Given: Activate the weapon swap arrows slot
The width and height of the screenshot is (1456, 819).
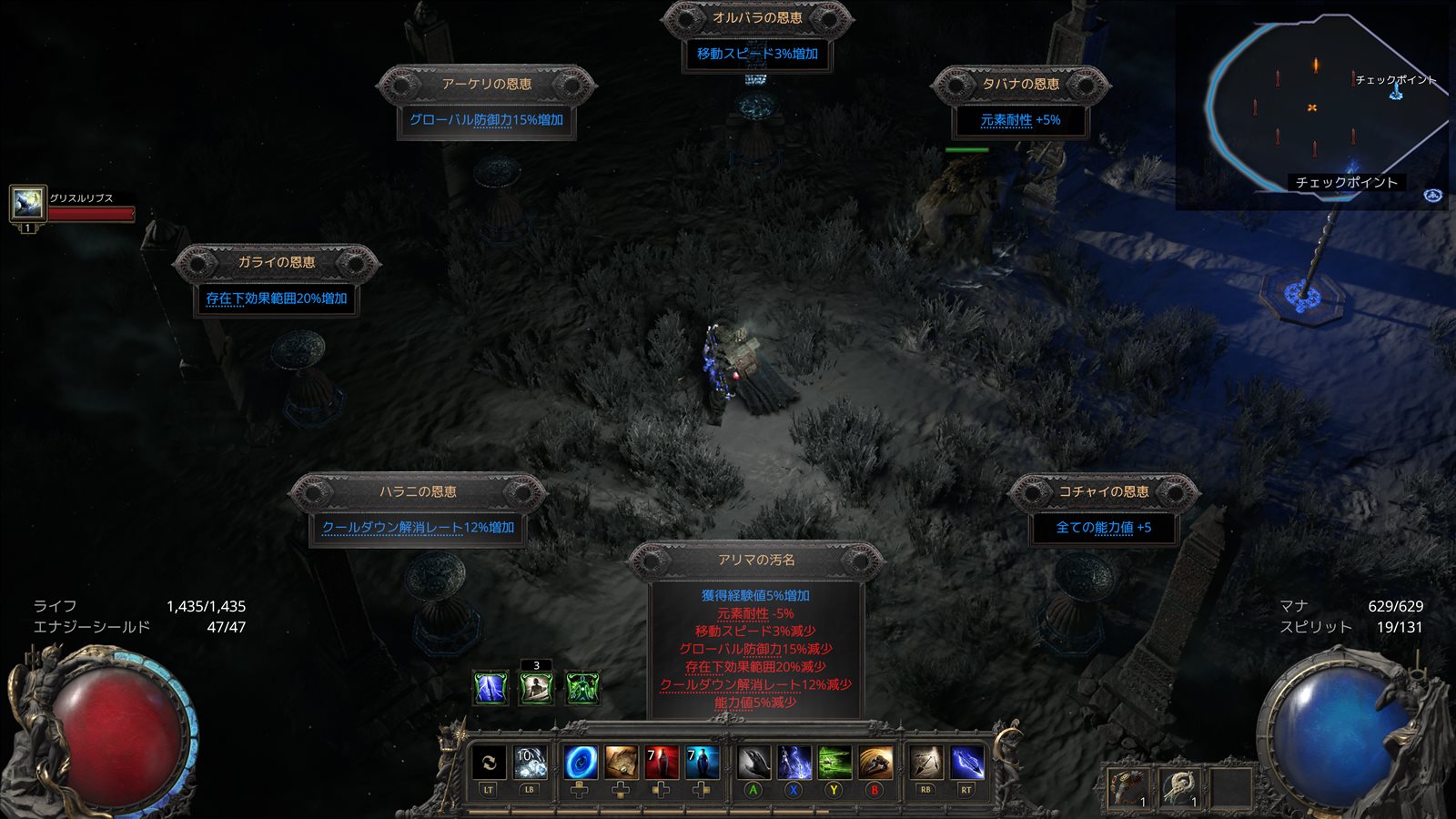Looking at the screenshot, I should 489,763.
